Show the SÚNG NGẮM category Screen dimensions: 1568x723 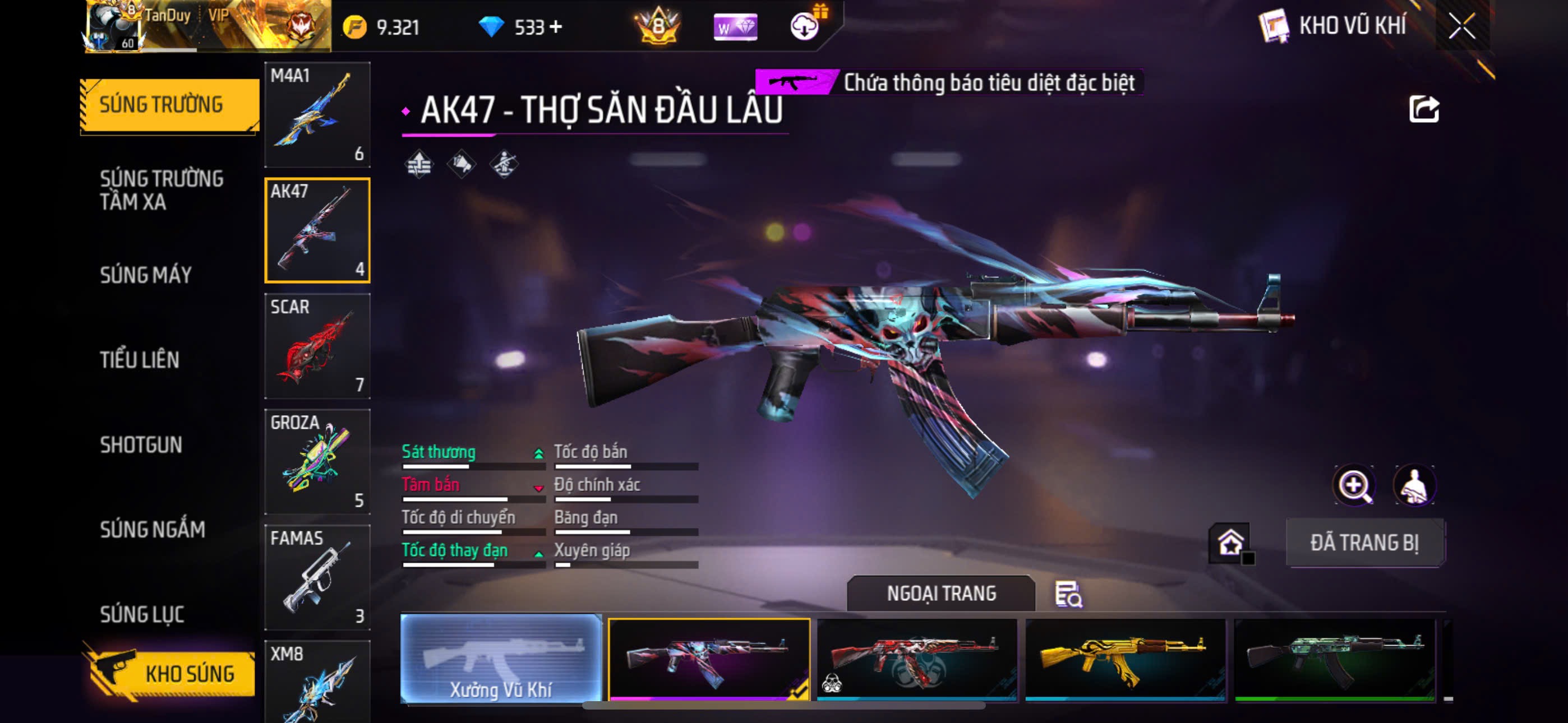point(152,530)
